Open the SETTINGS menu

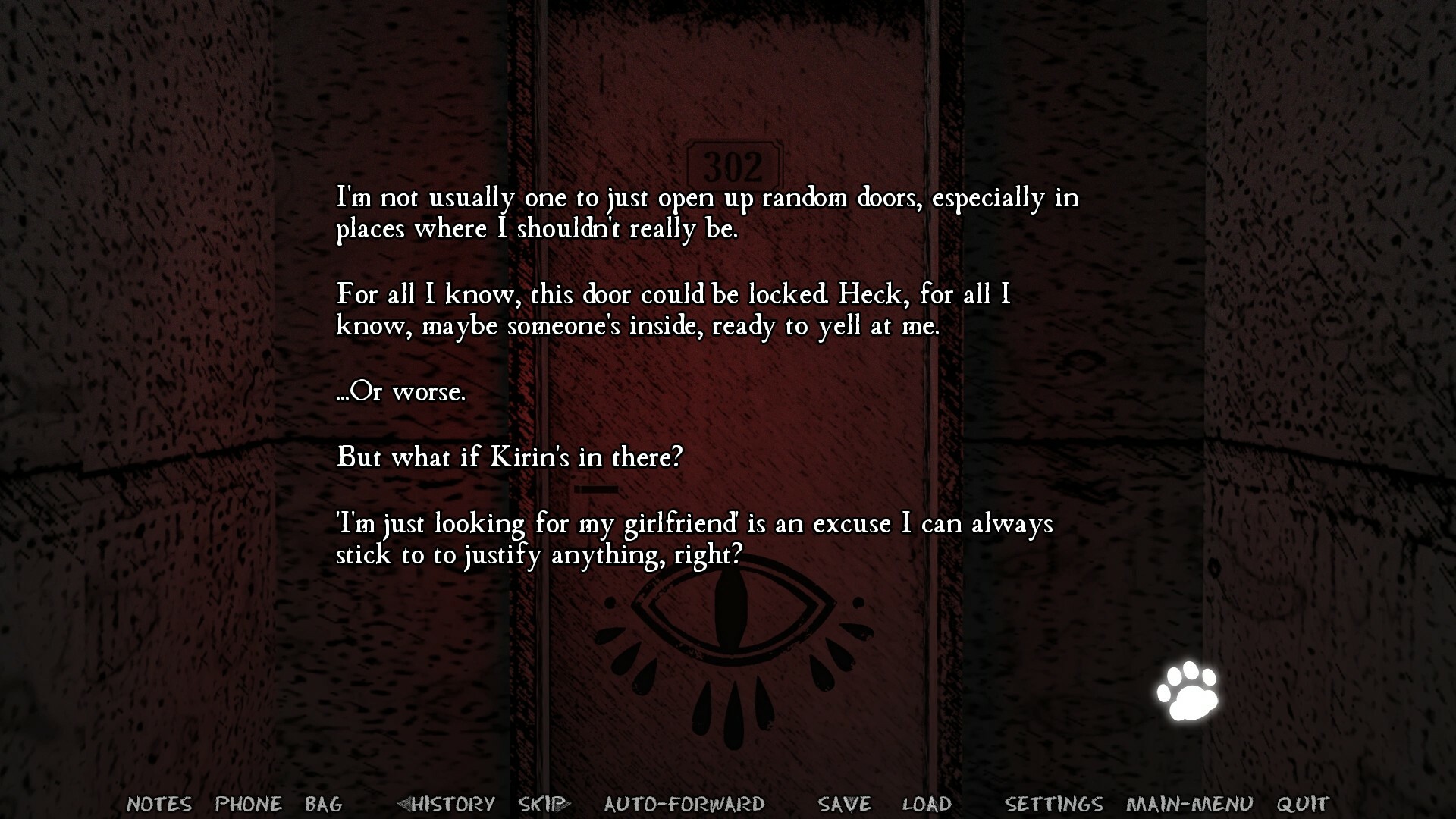tap(1055, 805)
